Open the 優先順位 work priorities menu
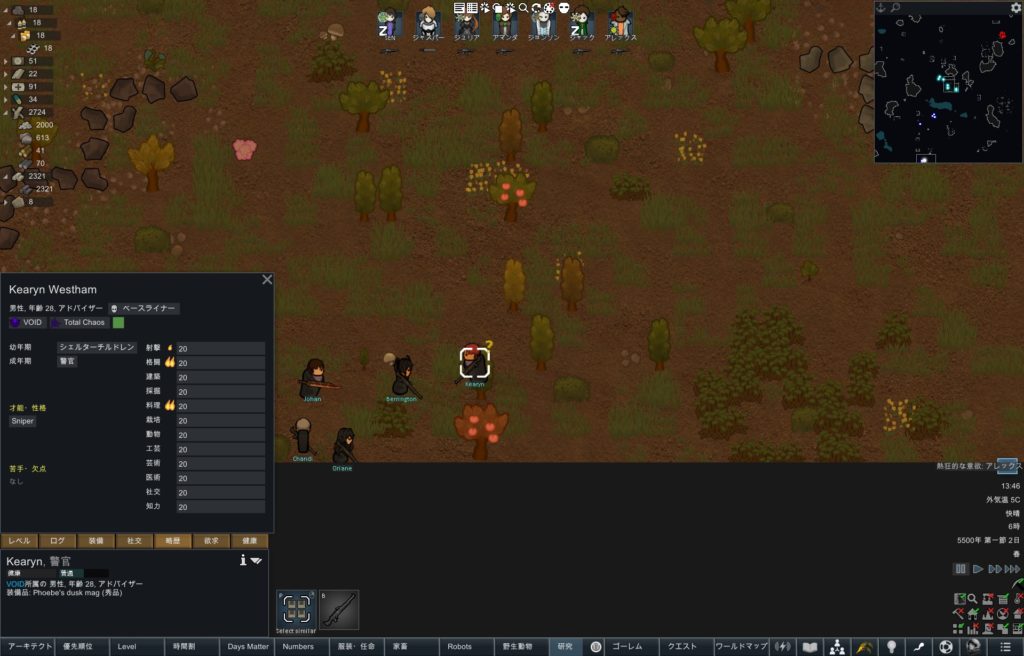 (x=82, y=647)
